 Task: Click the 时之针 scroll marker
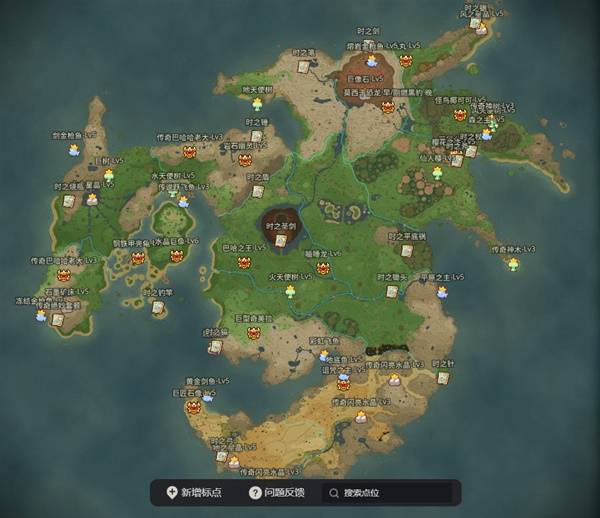443,377
